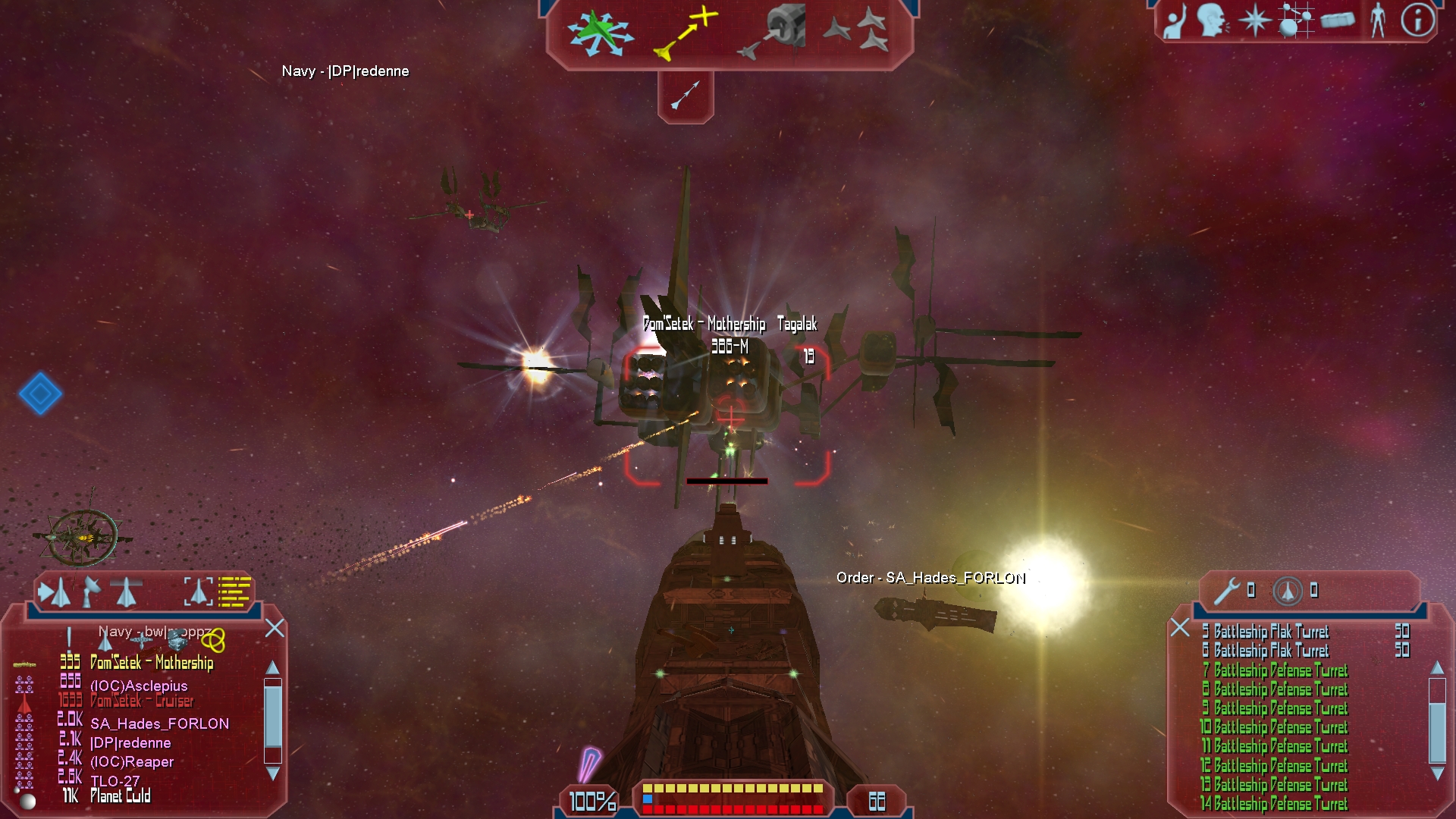
Task: Close the turret systems panel
Action: pos(1180,628)
